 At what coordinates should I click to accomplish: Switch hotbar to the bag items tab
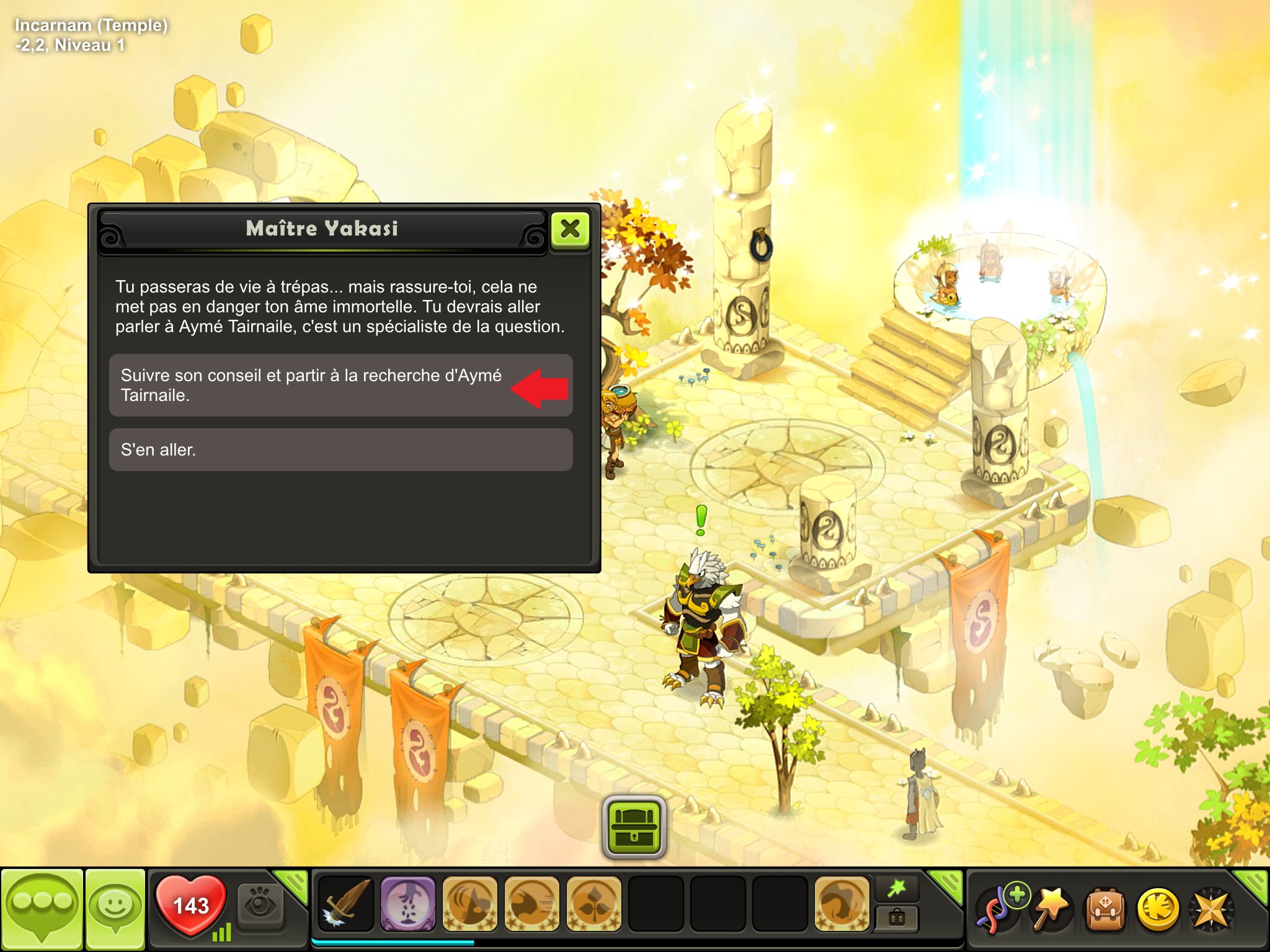[897, 919]
